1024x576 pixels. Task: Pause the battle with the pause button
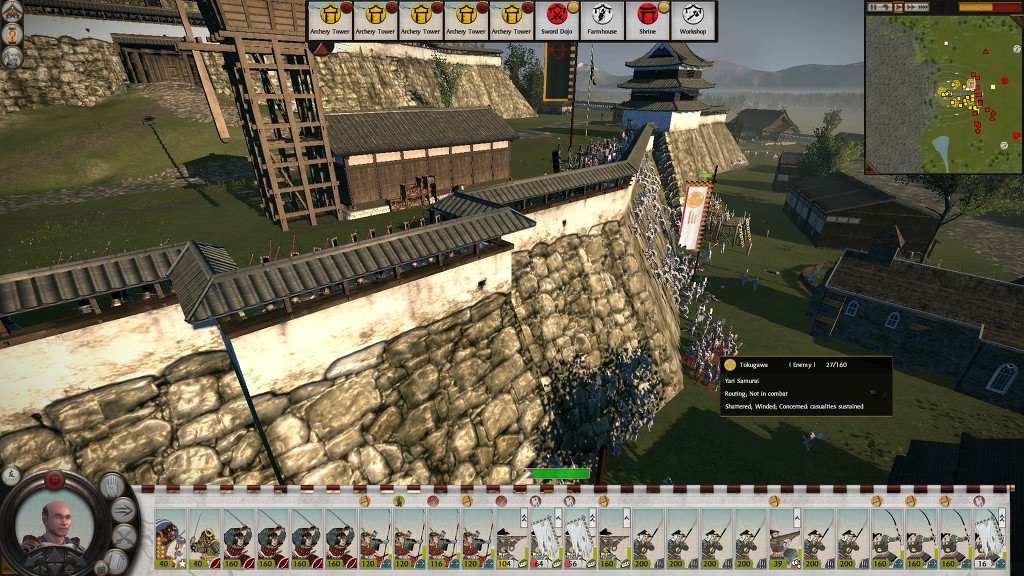coord(874,7)
